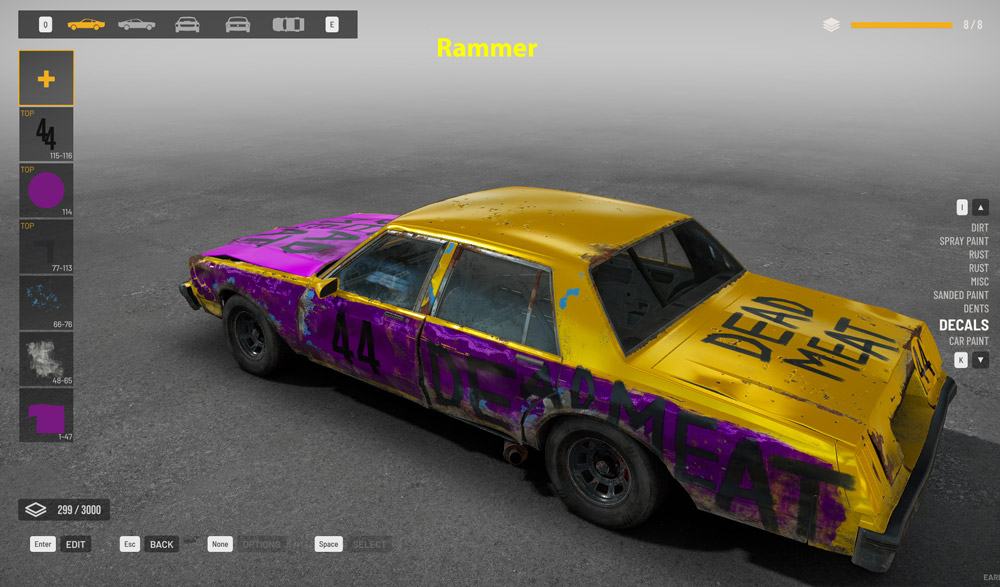The image size is (1000, 587).
Task: Select the white smudge layer 48-65
Action: pos(46,359)
